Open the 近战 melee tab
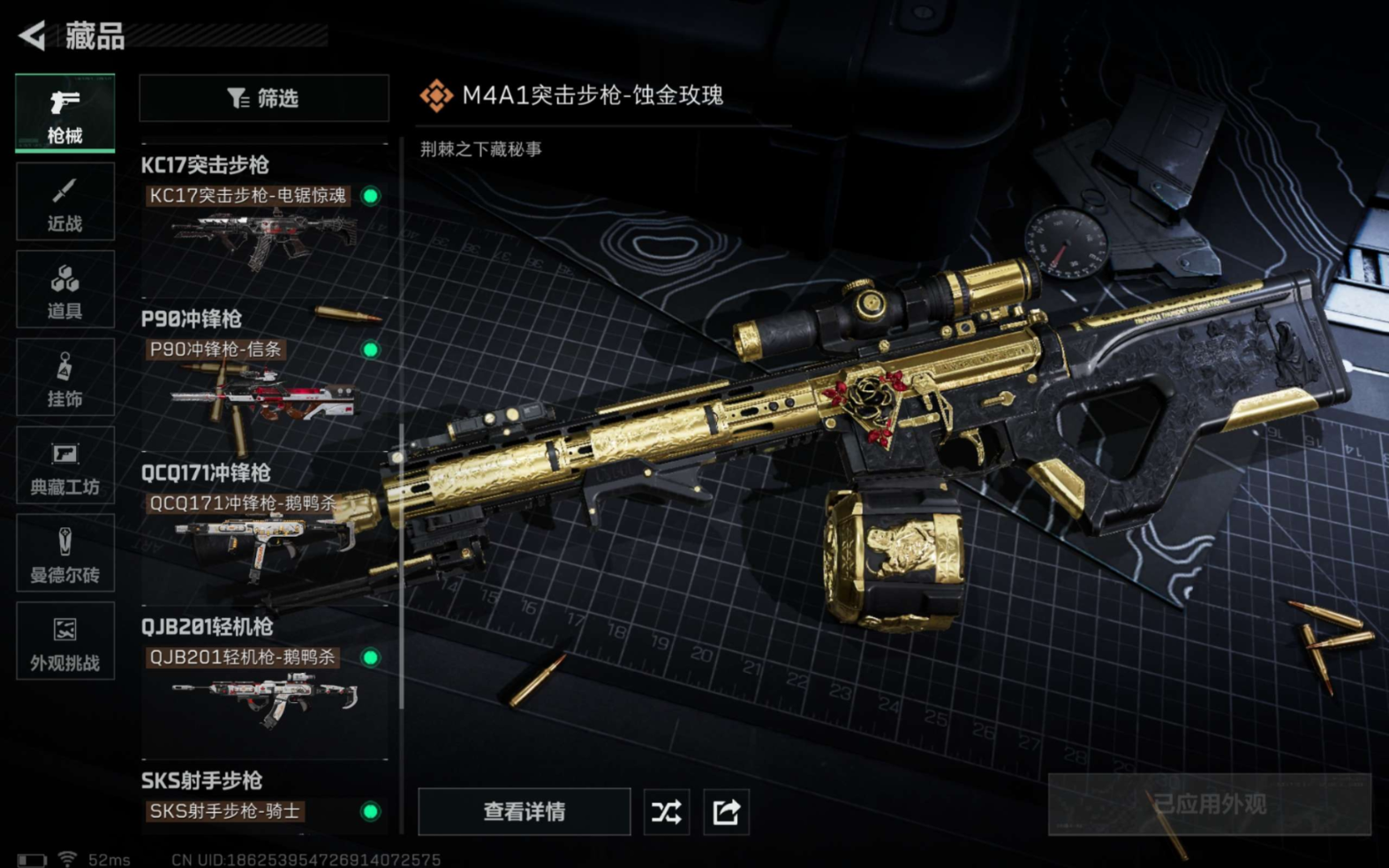 point(64,202)
